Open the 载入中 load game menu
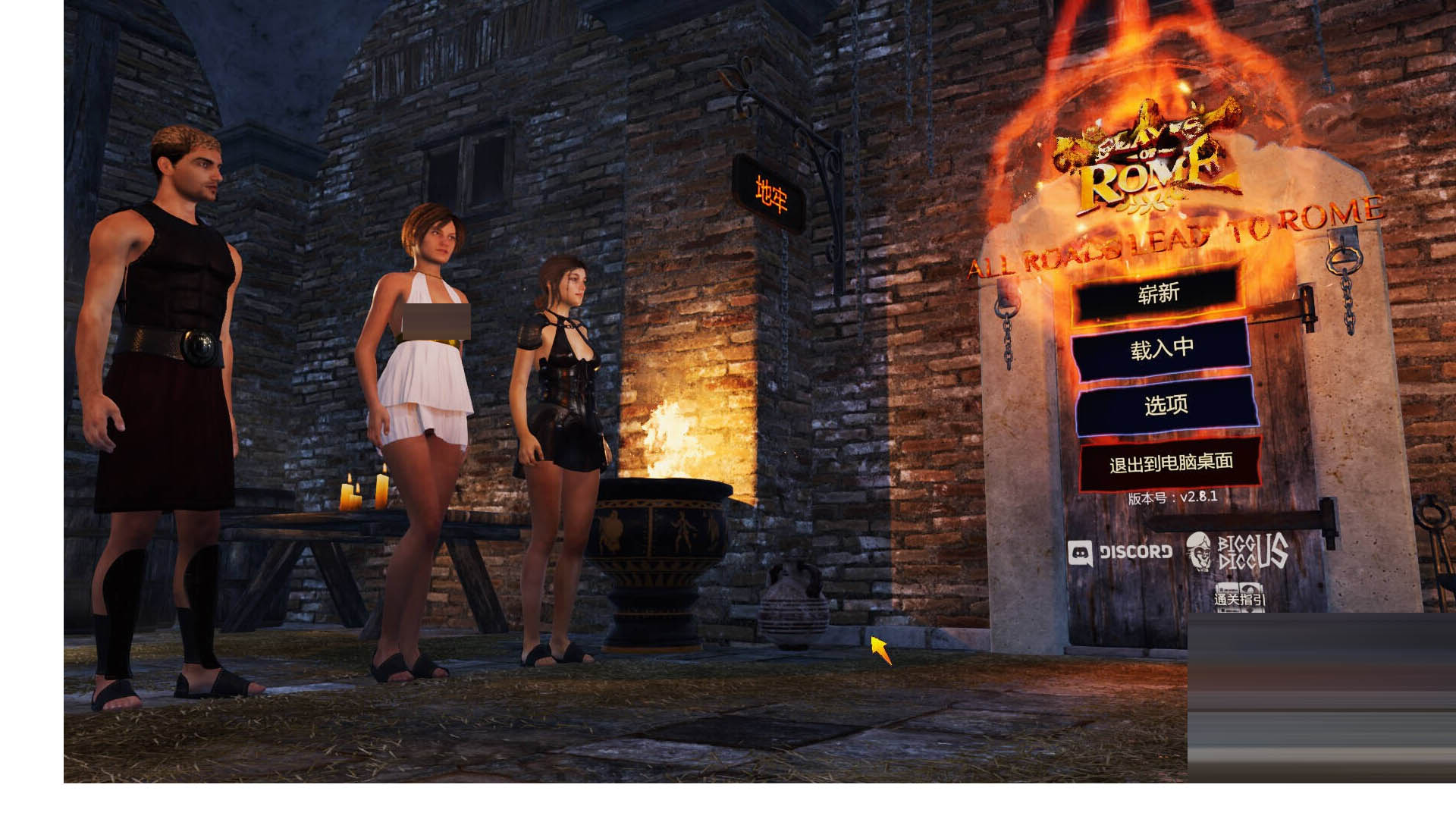This screenshot has width=1456, height=819. point(1161,348)
